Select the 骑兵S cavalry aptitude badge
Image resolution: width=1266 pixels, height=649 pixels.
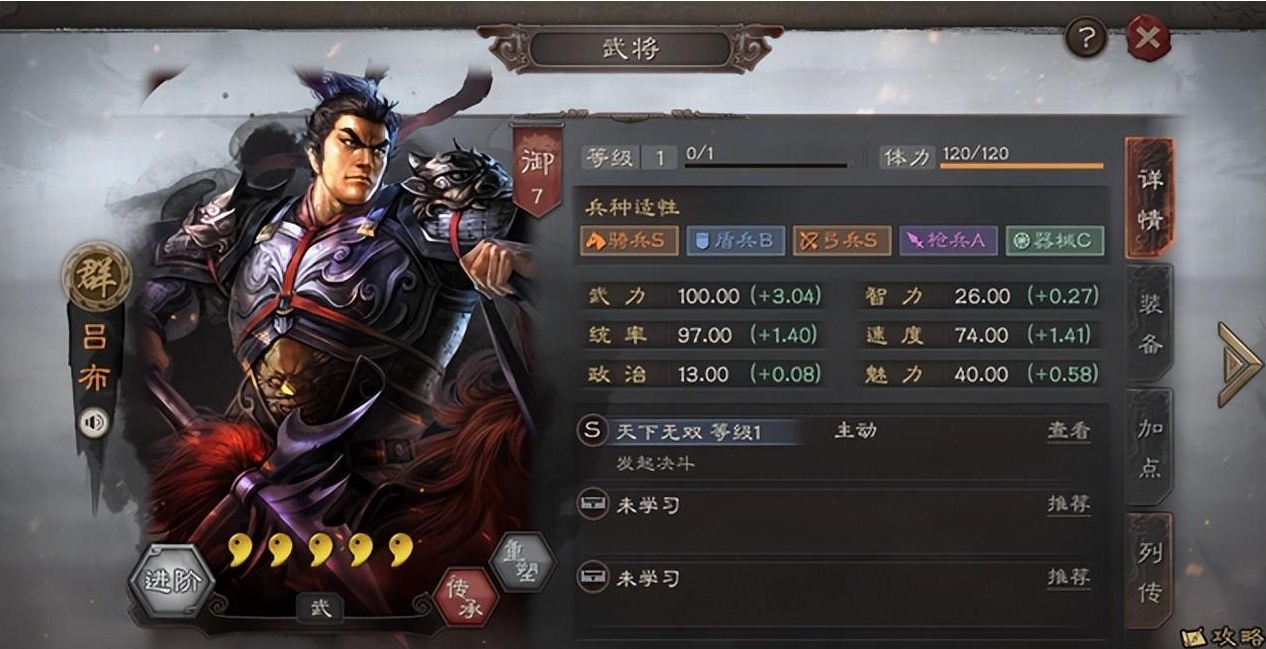pos(629,240)
